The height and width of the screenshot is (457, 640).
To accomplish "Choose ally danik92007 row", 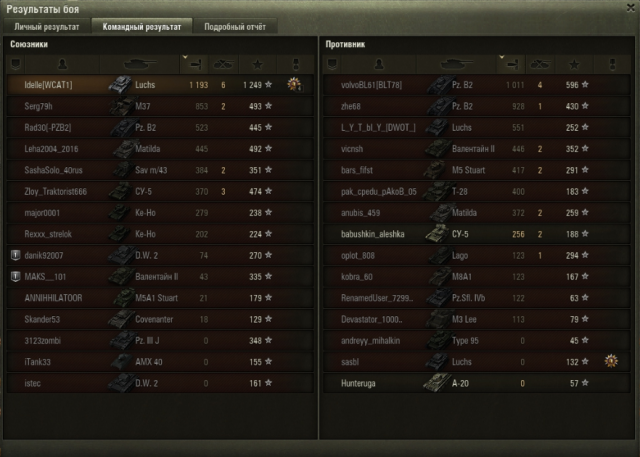I will 160,255.
